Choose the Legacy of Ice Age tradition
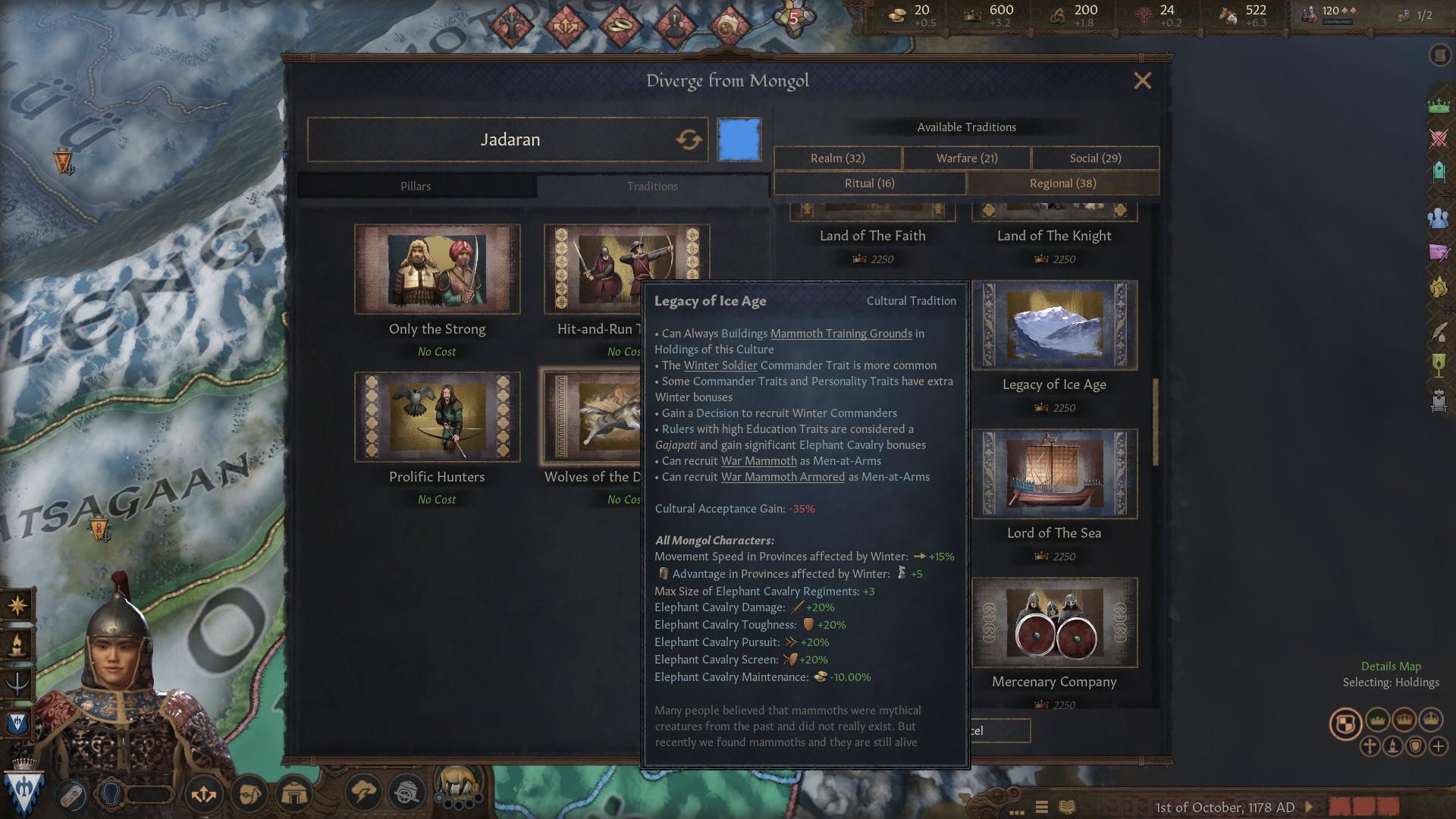 (1054, 325)
